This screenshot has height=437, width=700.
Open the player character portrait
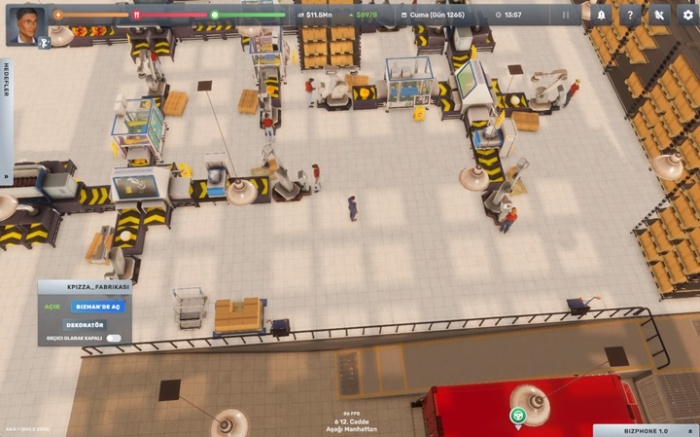pos(26,24)
